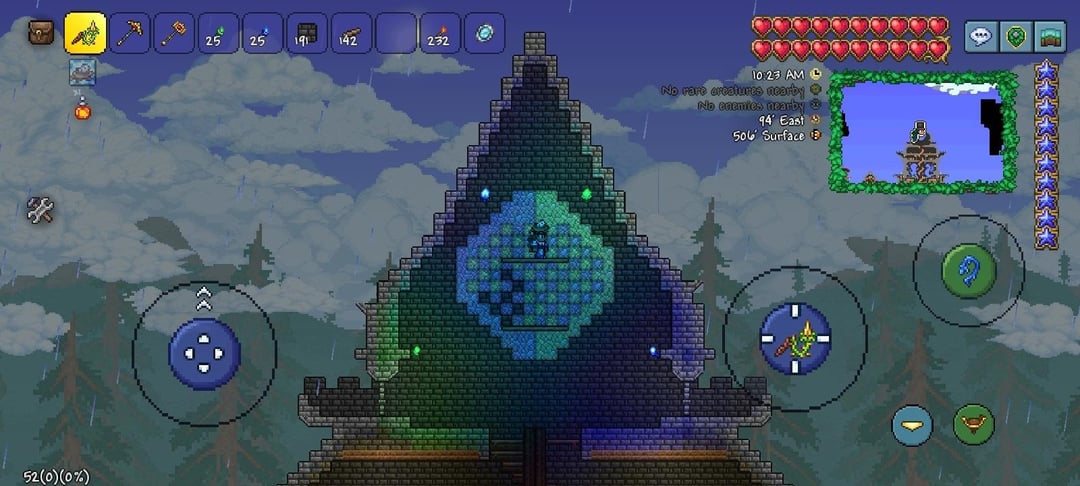Screen dimensions: 1080x486
Task: Select the wood stack of 142
Action: click(351, 33)
